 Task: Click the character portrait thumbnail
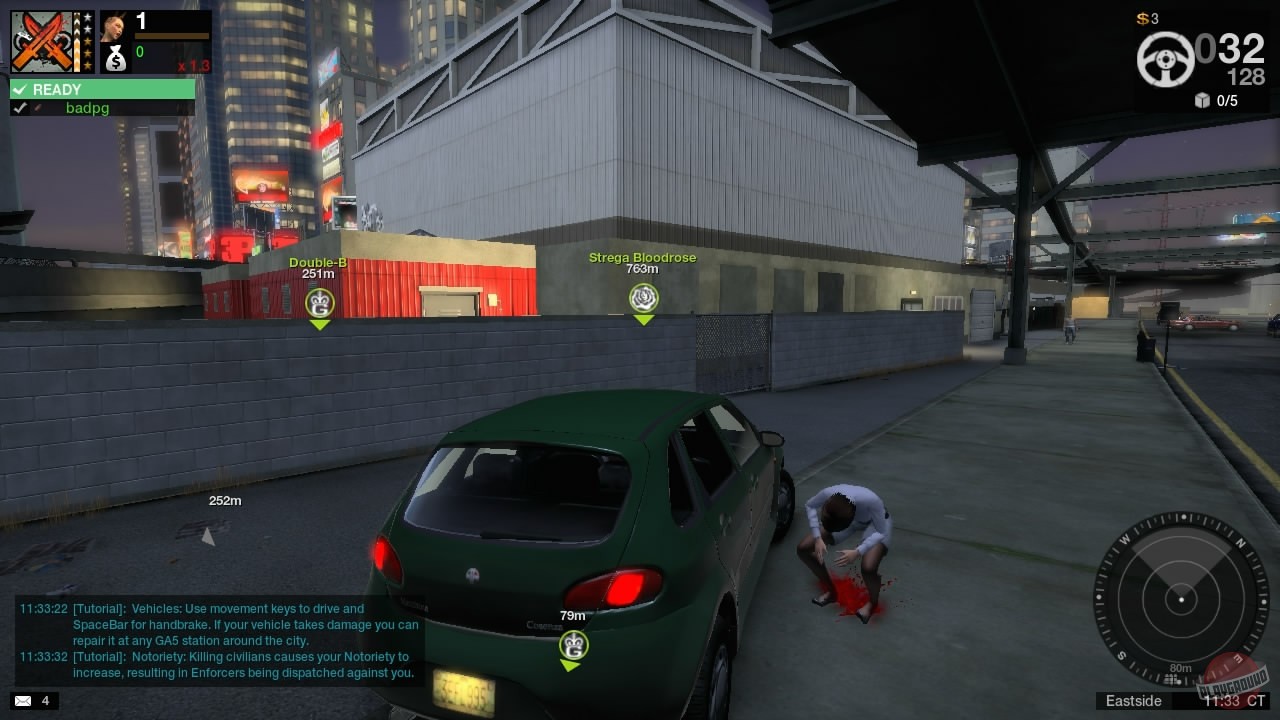point(114,28)
